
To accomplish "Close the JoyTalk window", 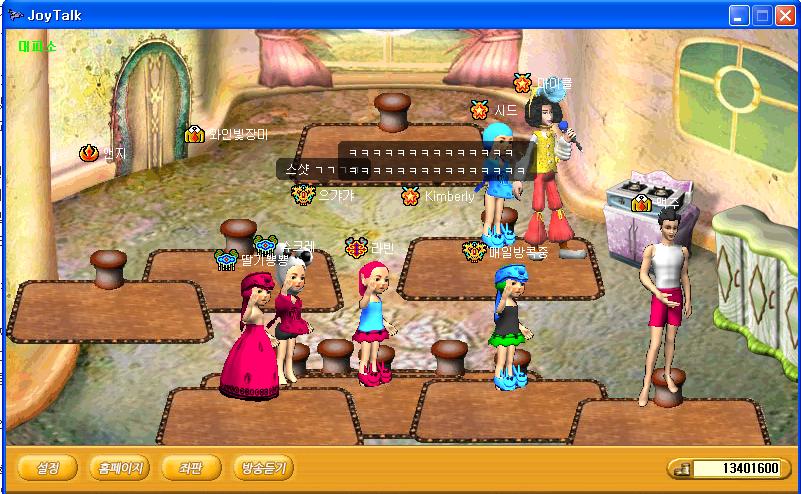I will (785, 15).
